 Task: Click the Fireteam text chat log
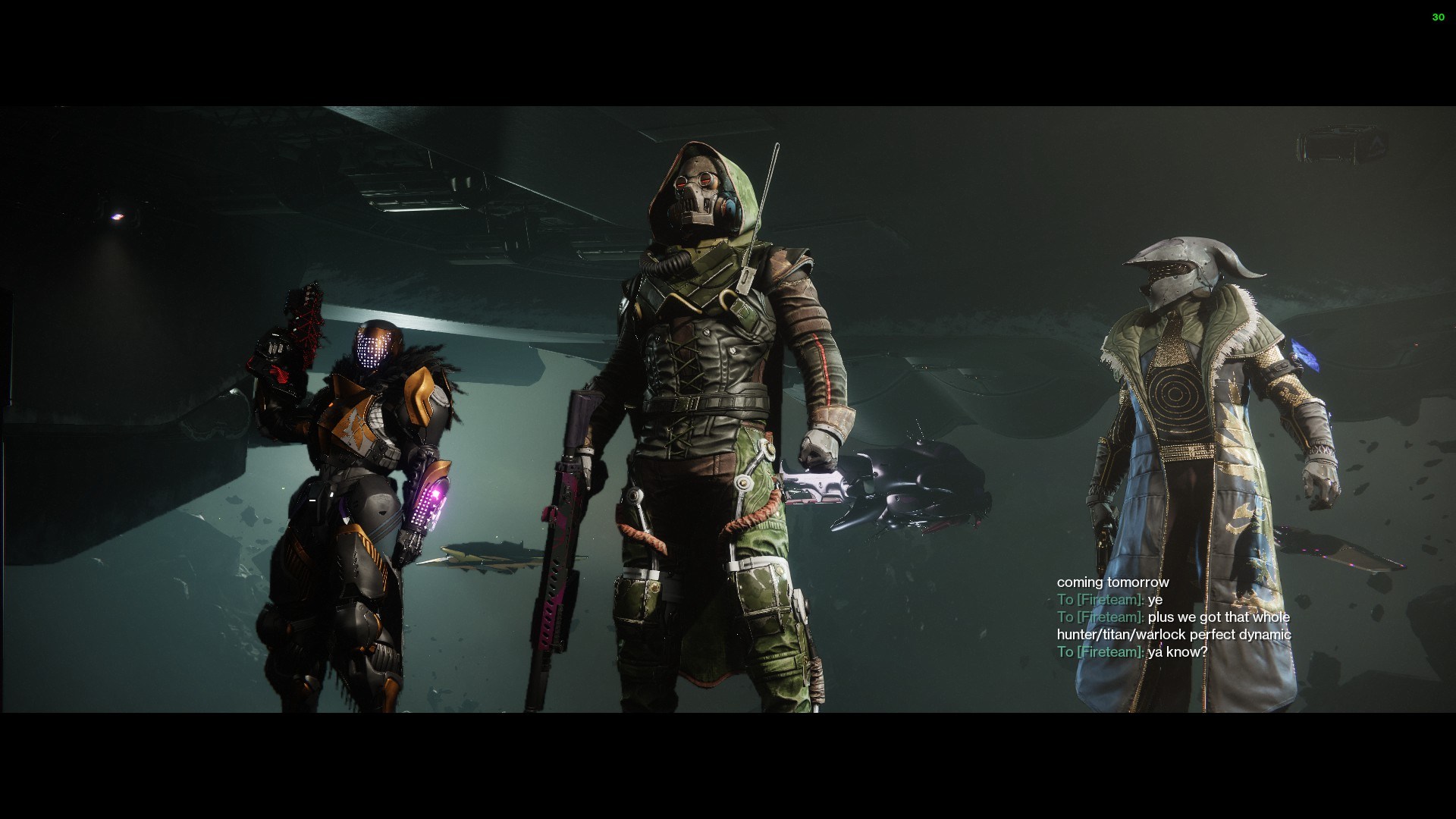(x=1173, y=617)
